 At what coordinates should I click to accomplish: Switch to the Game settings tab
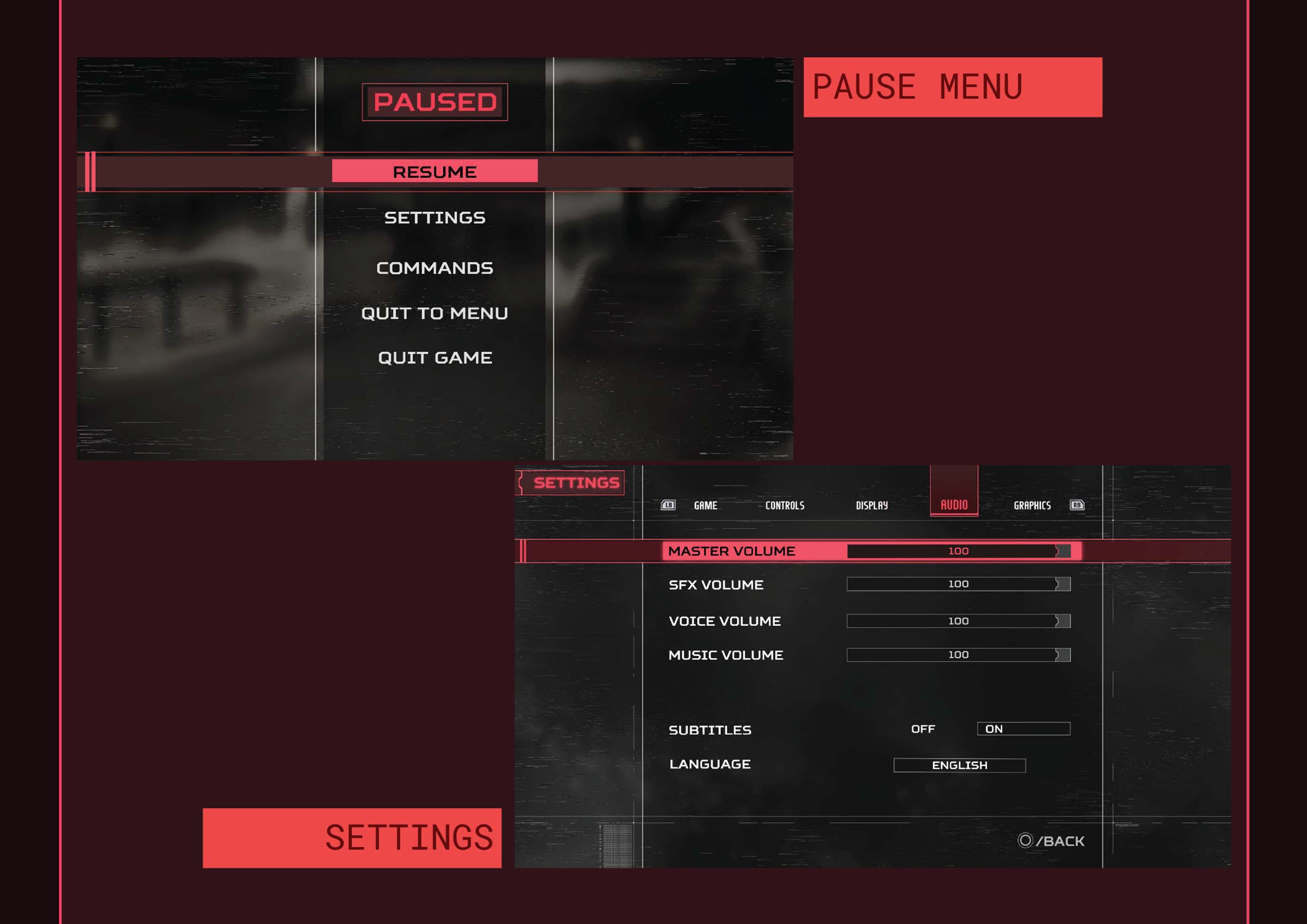[x=705, y=505]
